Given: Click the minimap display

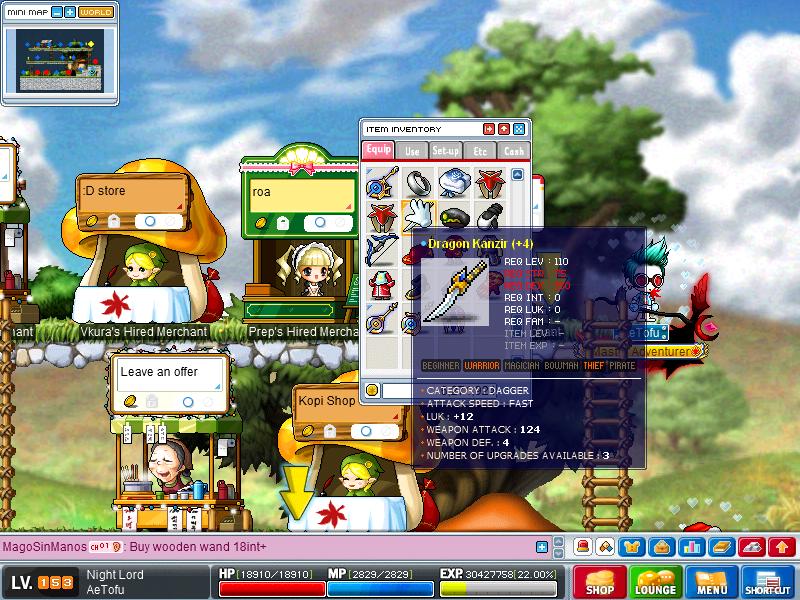Looking at the screenshot, I should pyautogui.click(x=60, y=60).
